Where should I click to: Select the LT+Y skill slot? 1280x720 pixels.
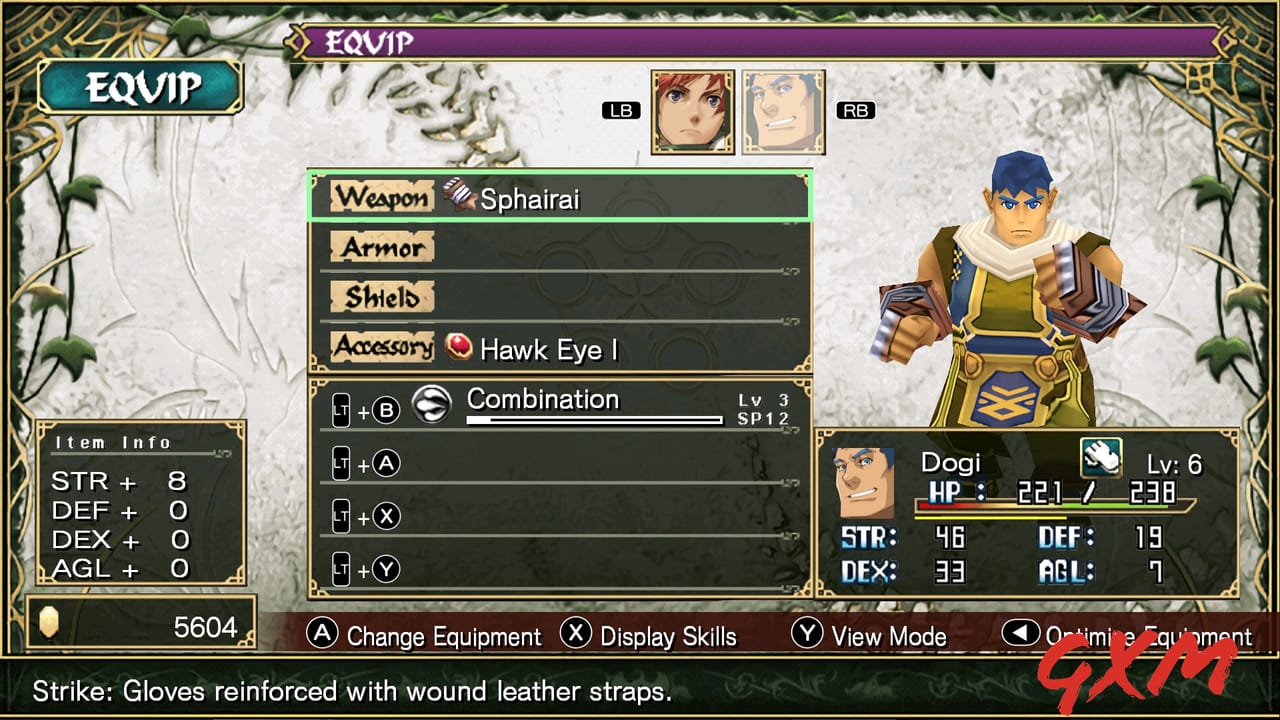pos(383,568)
